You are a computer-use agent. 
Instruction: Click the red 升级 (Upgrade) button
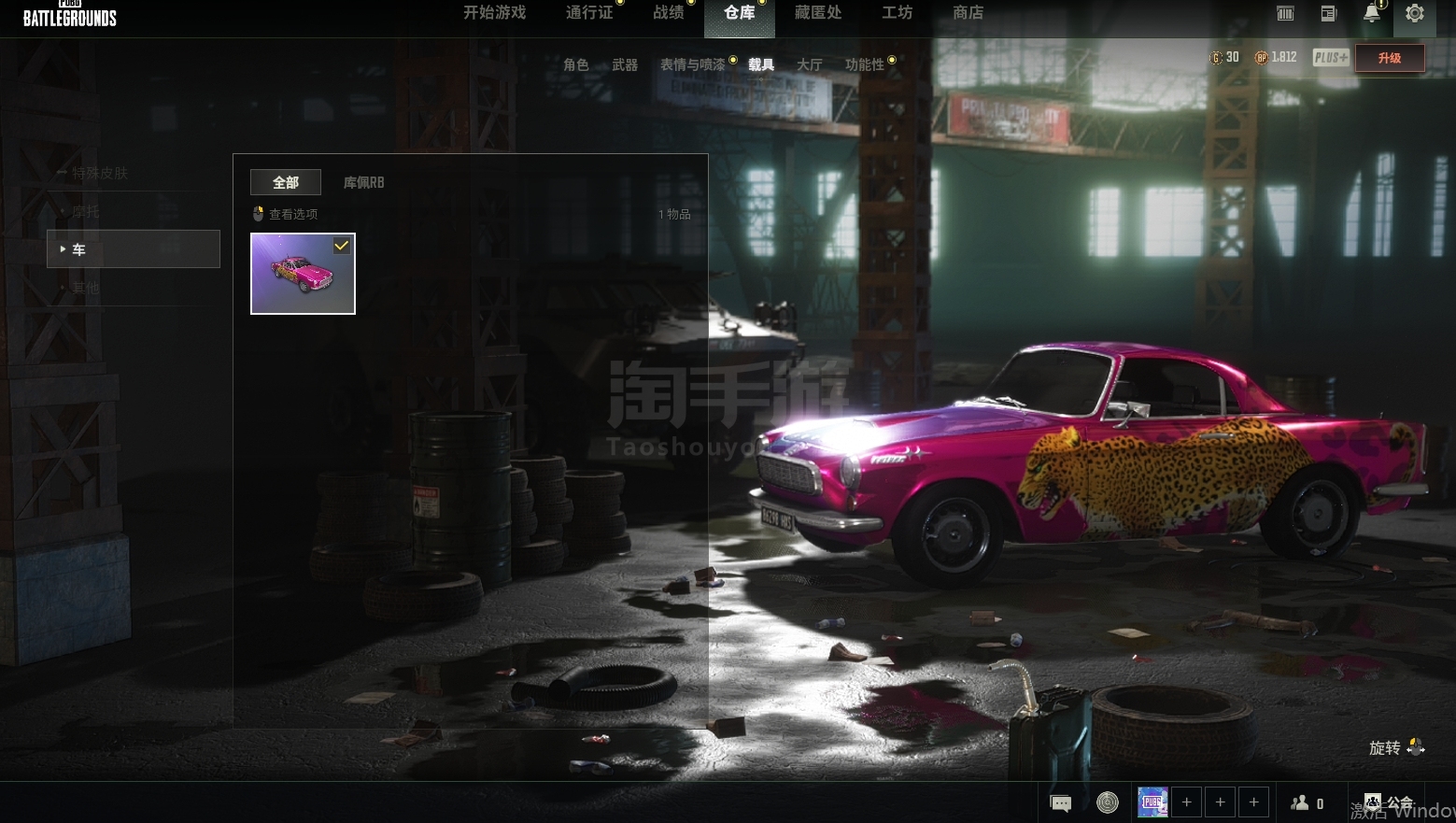click(1390, 58)
